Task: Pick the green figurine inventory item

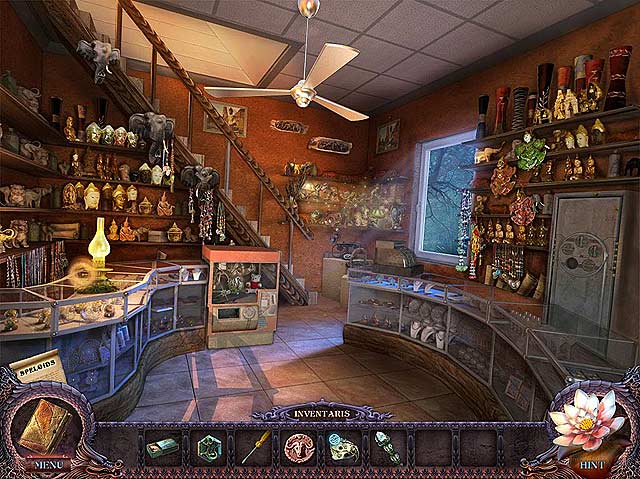Action: click(x=388, y=447)
